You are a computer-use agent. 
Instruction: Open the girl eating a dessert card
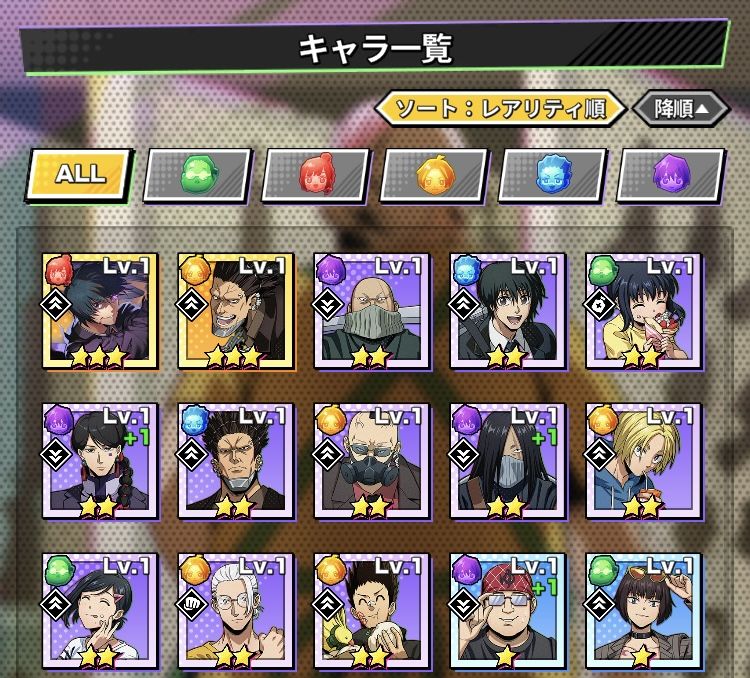(x=642, y=310)
